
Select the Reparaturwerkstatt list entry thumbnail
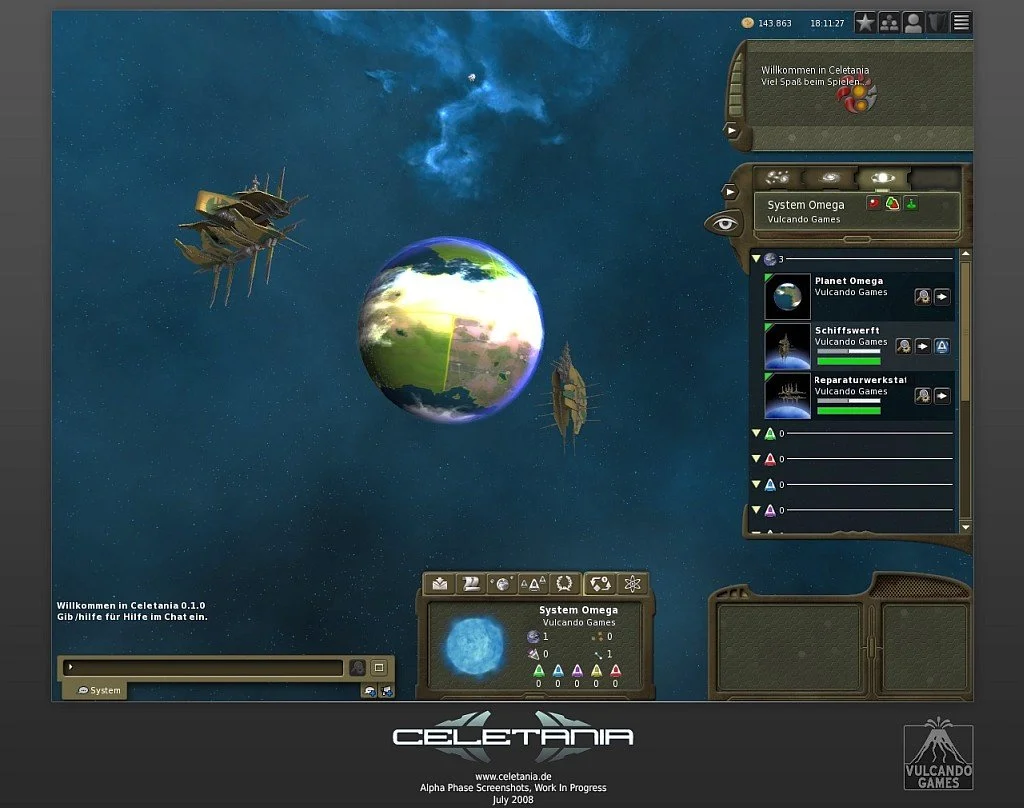pyautogui.click(x=787, y=395)
